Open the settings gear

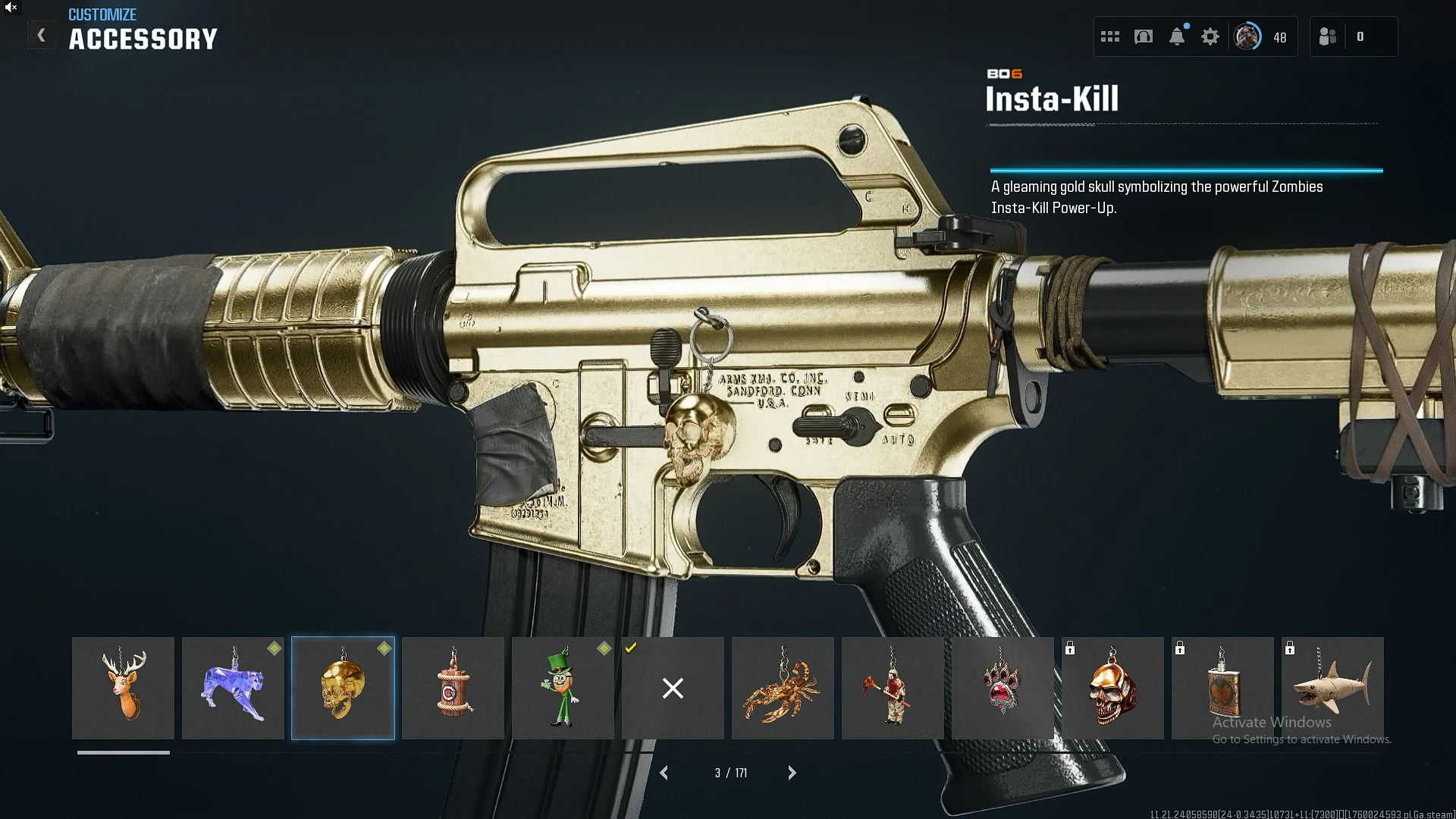click(1210, 36)
